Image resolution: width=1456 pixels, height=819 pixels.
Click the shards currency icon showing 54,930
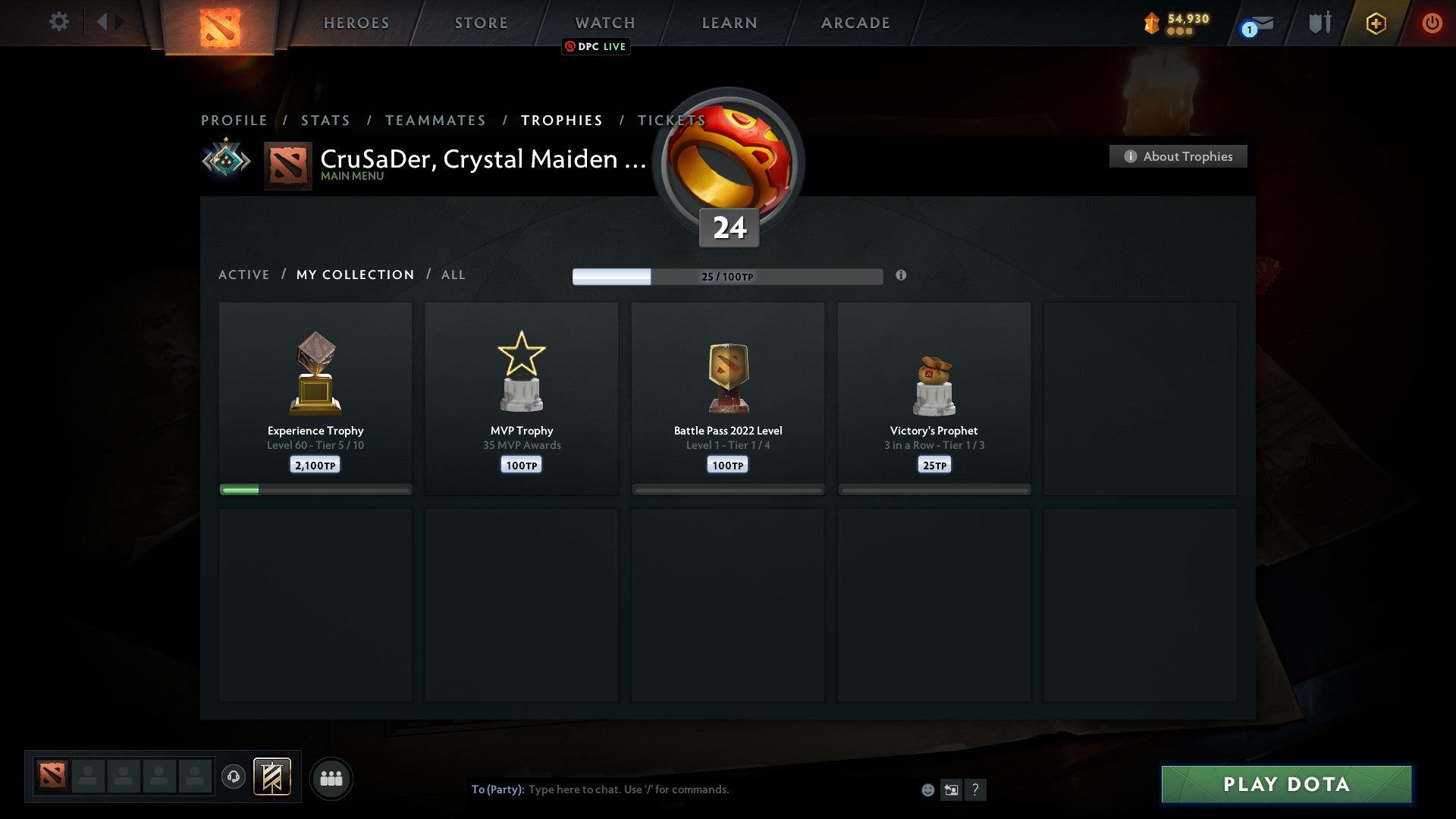coord(1151,23)
